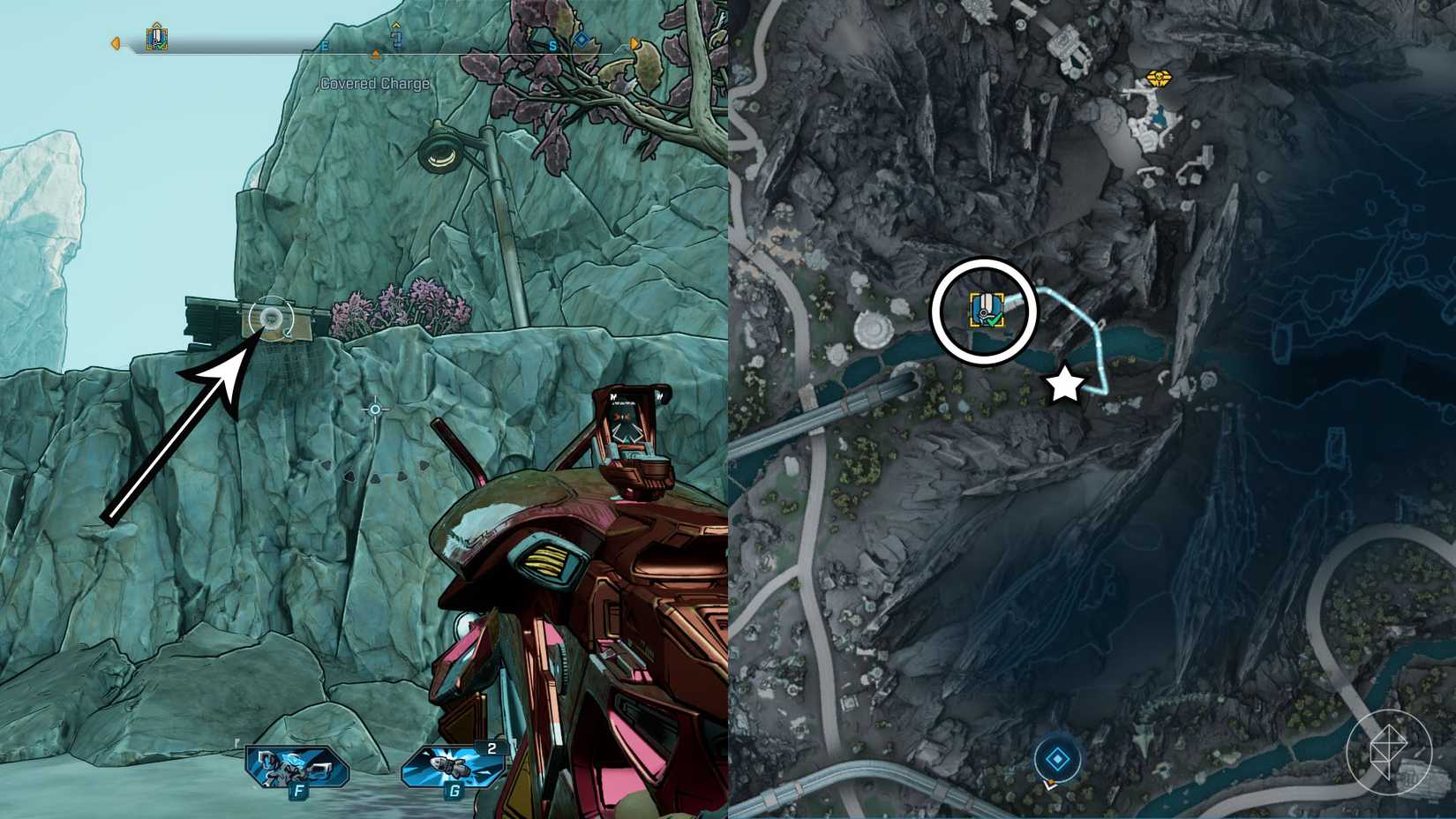Select the E direction marker on the compass
The width and height of the screenshot is (1456, 819).
[x=325, y=45]
